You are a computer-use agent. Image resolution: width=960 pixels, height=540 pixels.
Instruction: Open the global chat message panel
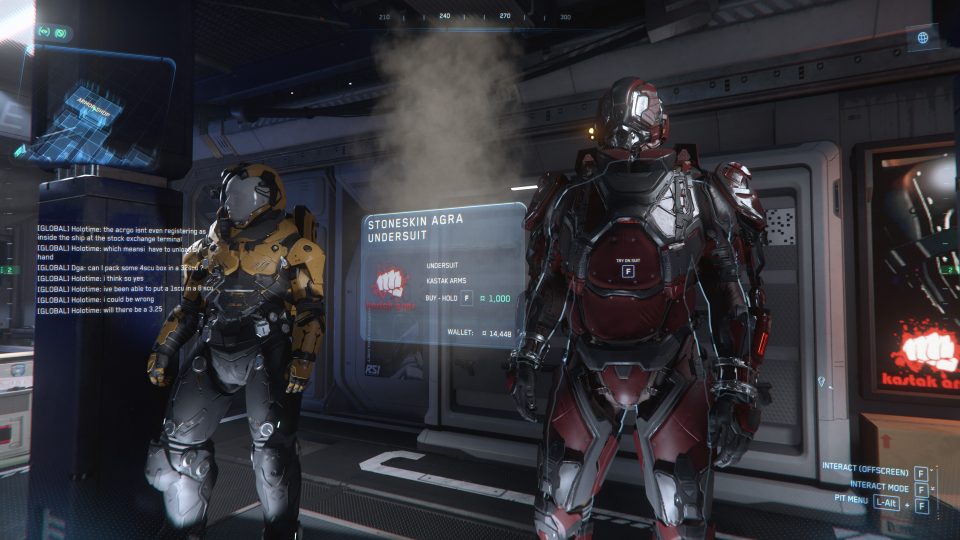tap(120, 270)
